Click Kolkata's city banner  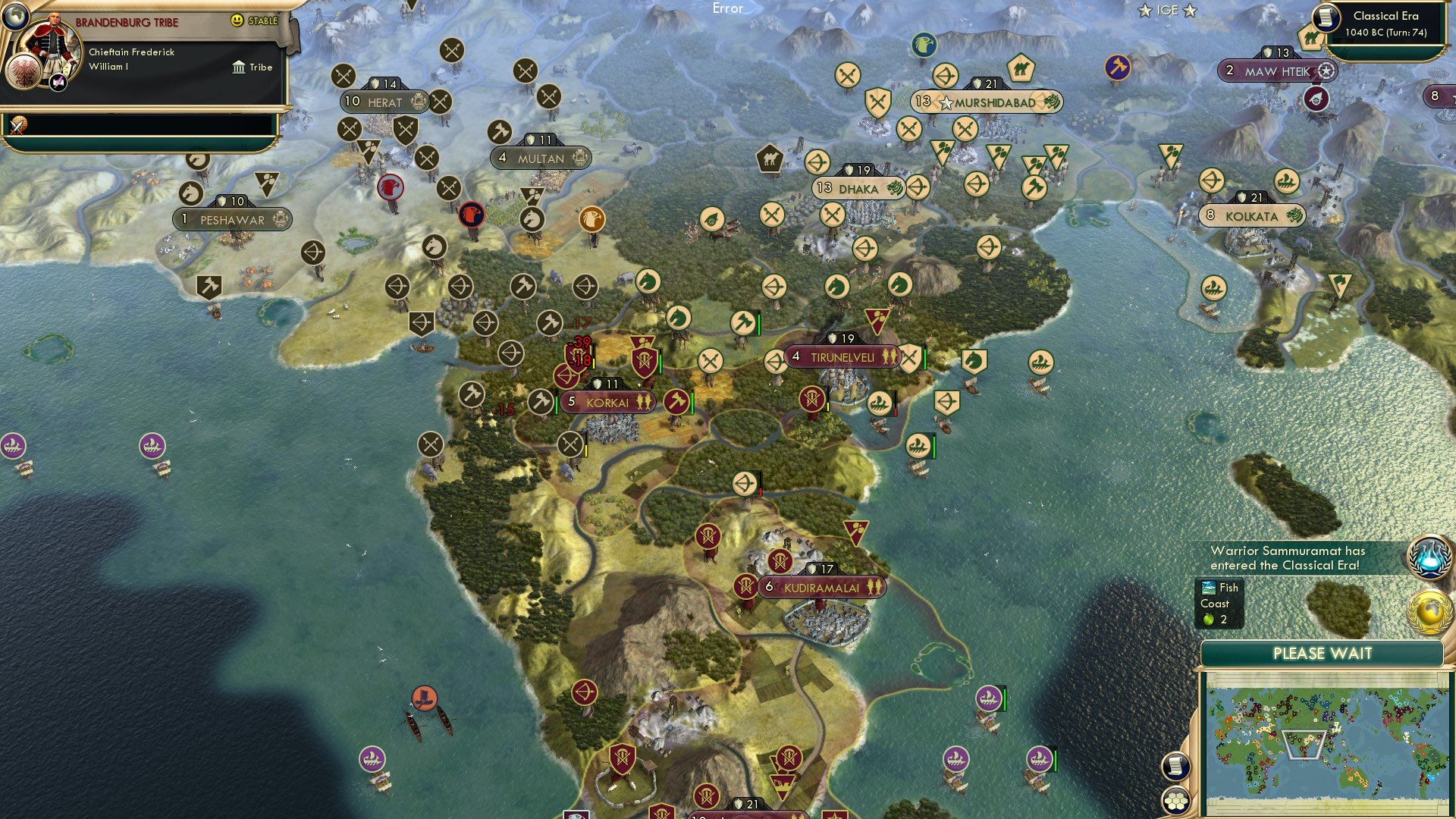[x=1252, y=216]
